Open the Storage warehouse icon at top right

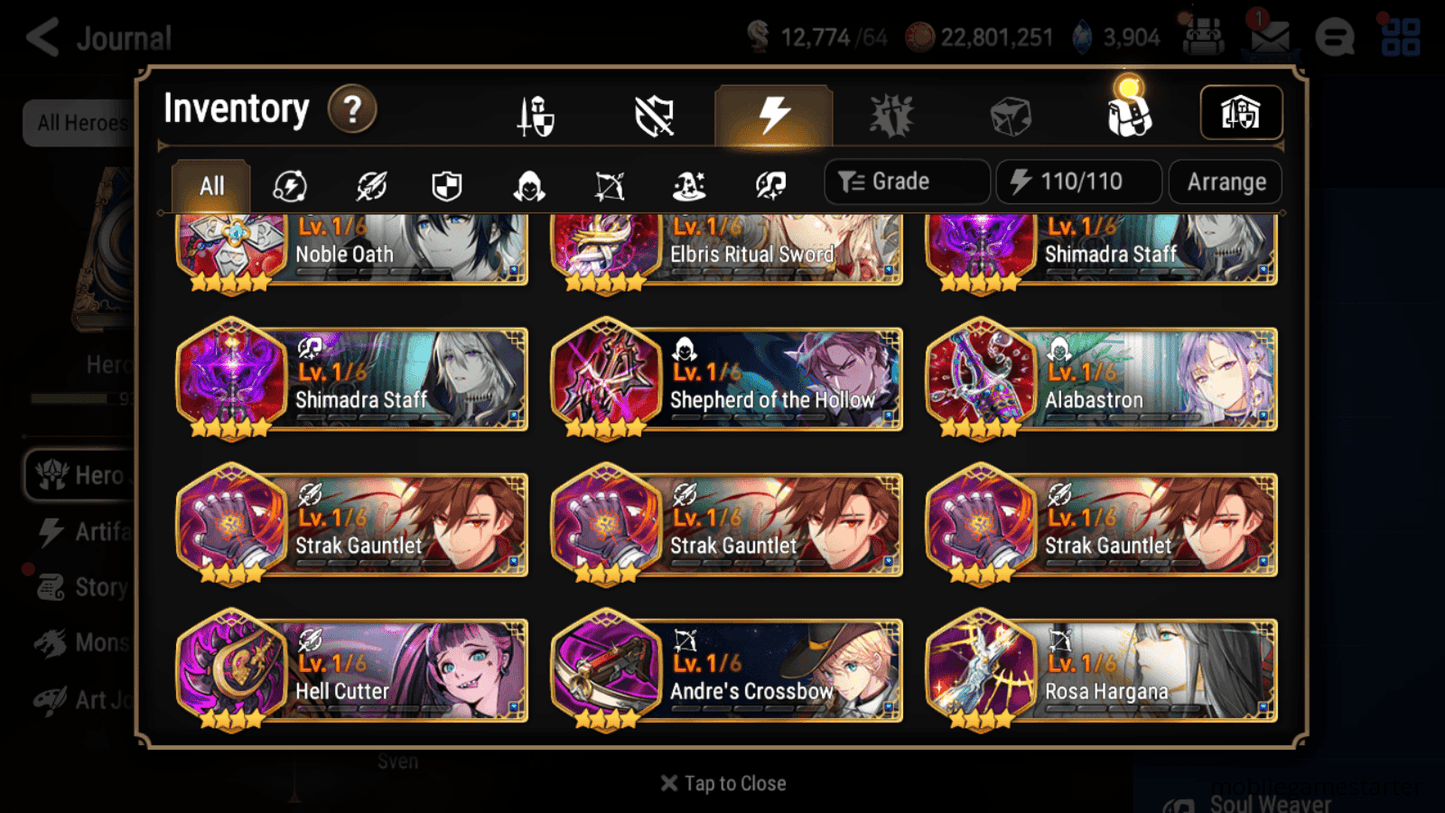[1241, 113]
